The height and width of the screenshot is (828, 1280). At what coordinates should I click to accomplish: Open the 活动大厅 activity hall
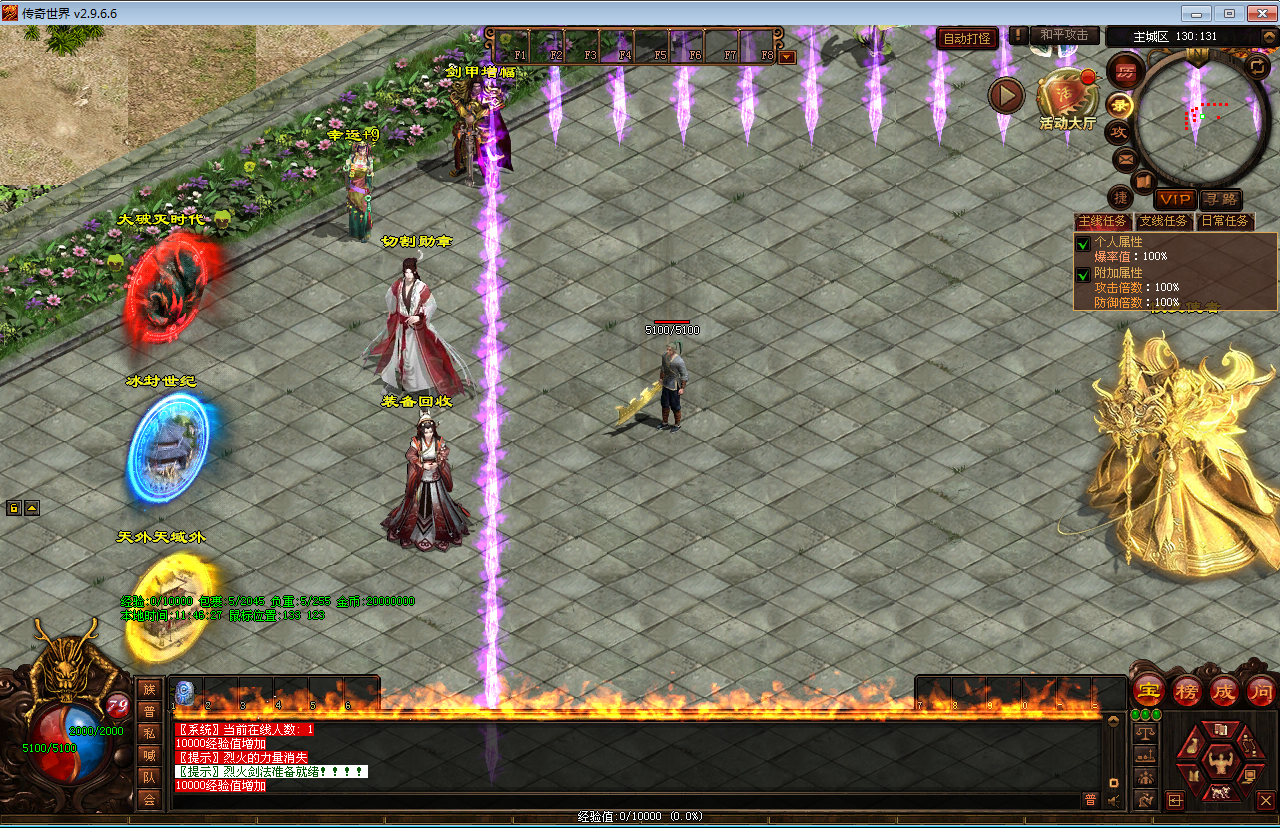(1066, 99)
